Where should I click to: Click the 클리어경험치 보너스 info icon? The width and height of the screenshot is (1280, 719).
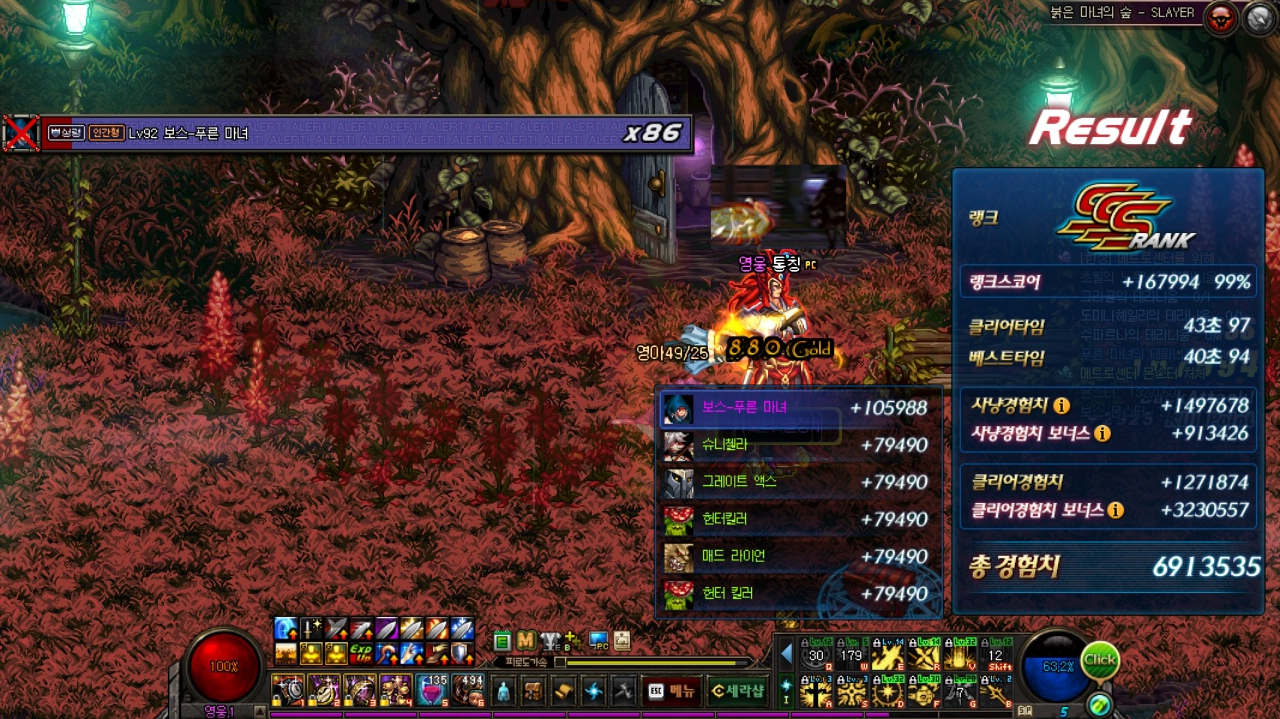tap(1115, 510)
